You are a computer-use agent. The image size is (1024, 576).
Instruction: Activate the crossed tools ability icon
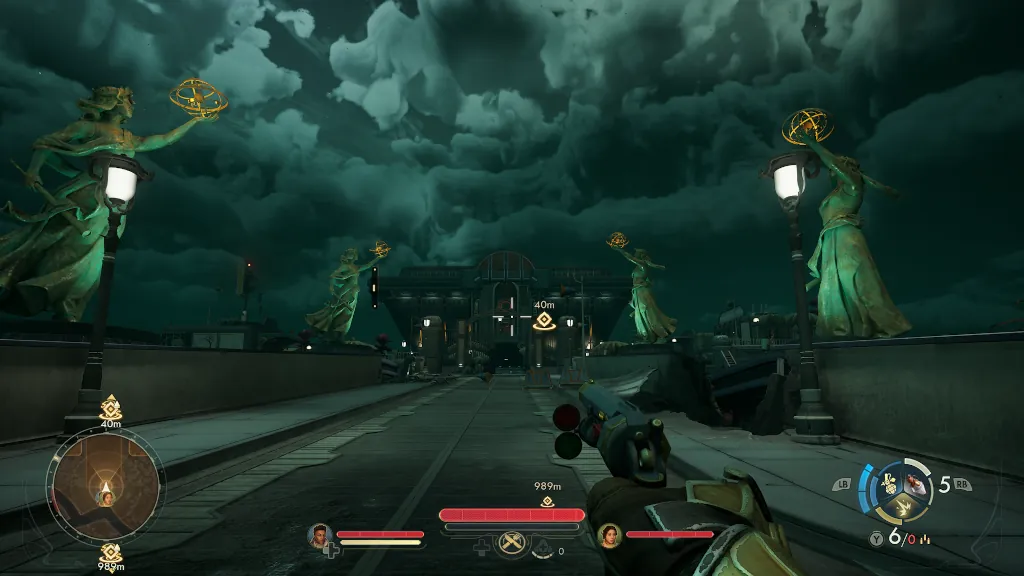513,544
